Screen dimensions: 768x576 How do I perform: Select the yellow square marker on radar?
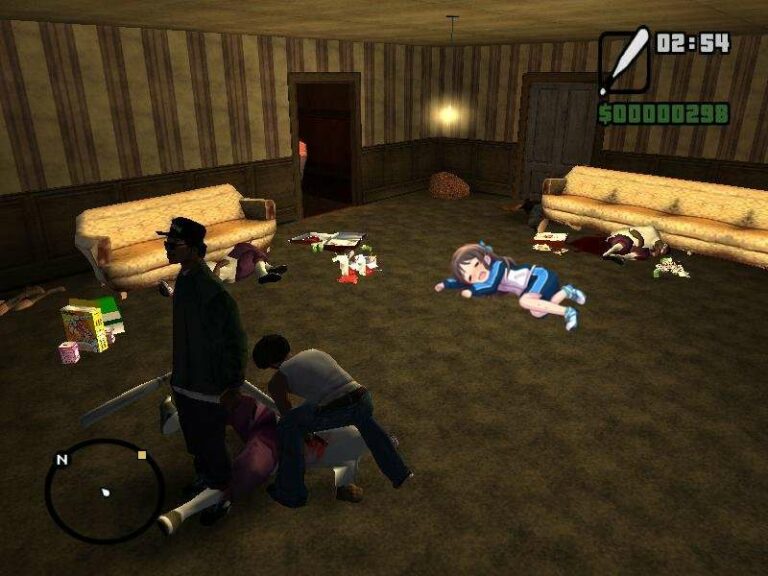(142, 455)
